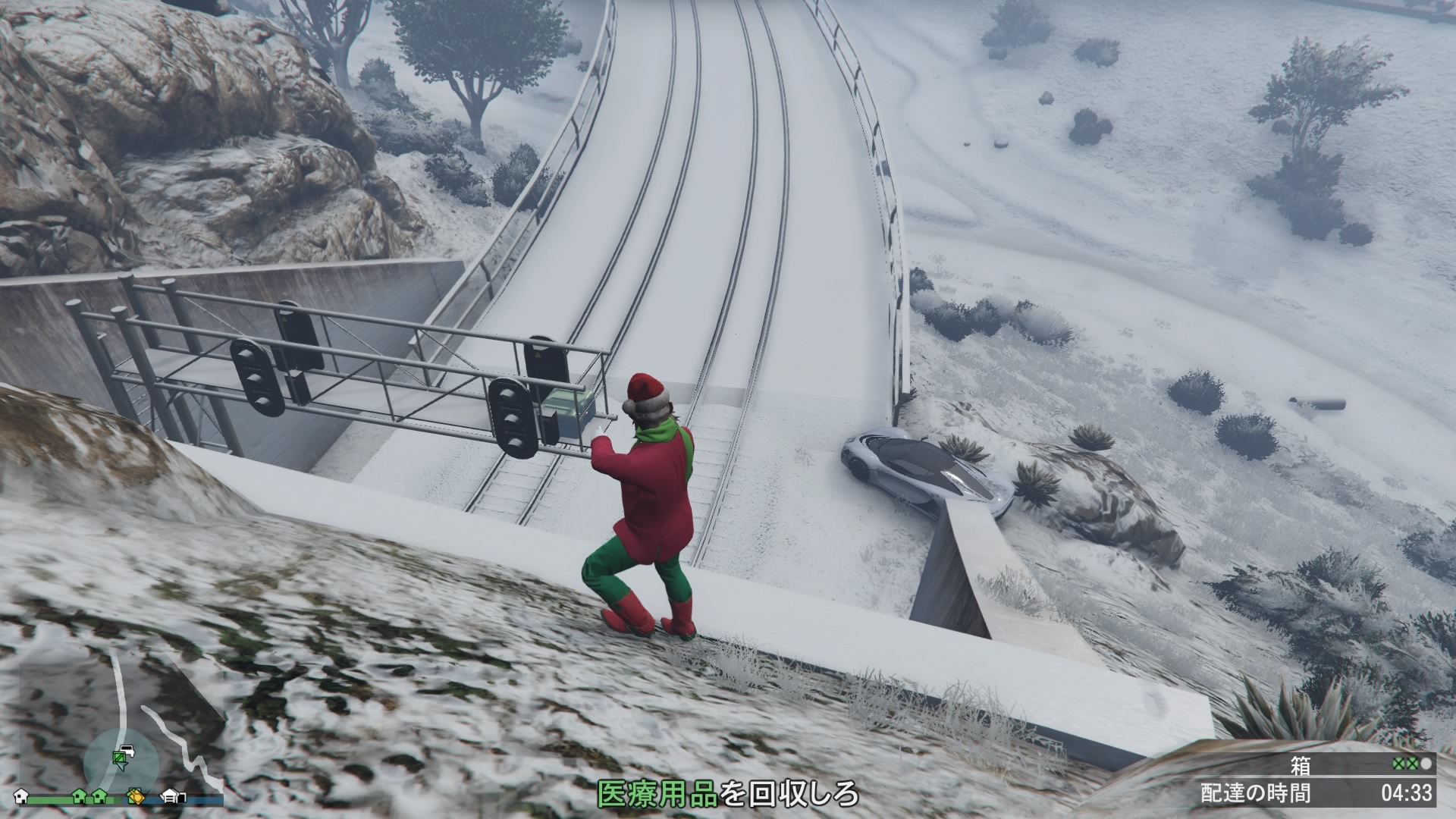
Task: Click the white car blip on minimap
Action: (x=127, y=750)
